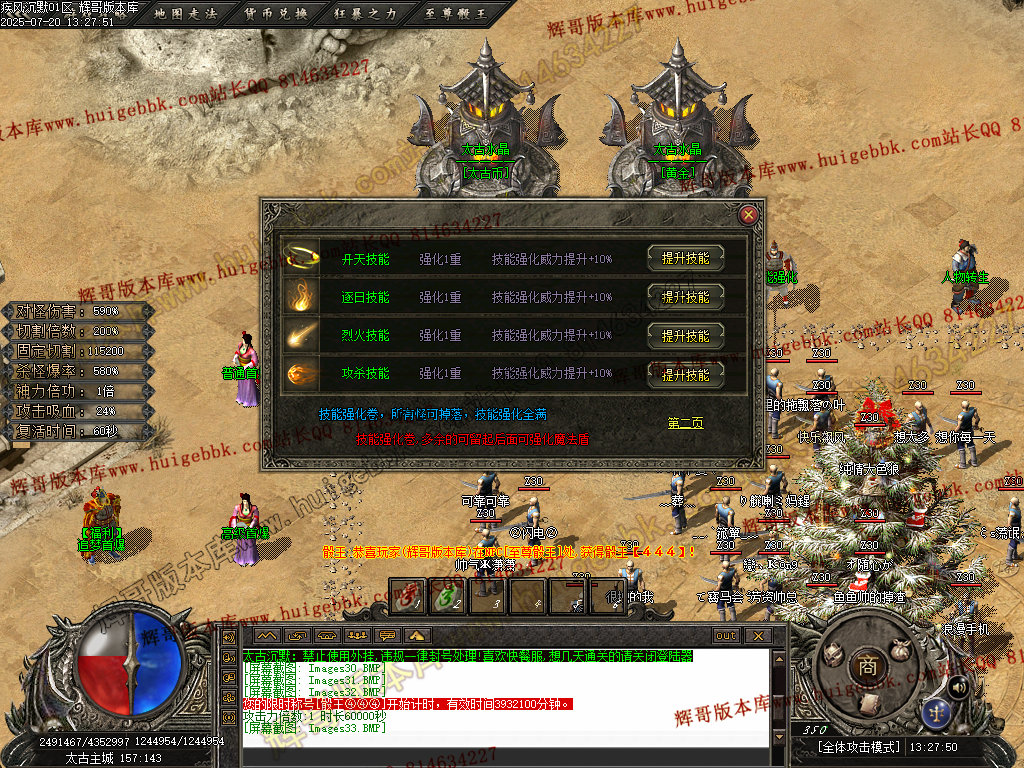
Task: Open the 商 shop button
Action: coord(868,665)
